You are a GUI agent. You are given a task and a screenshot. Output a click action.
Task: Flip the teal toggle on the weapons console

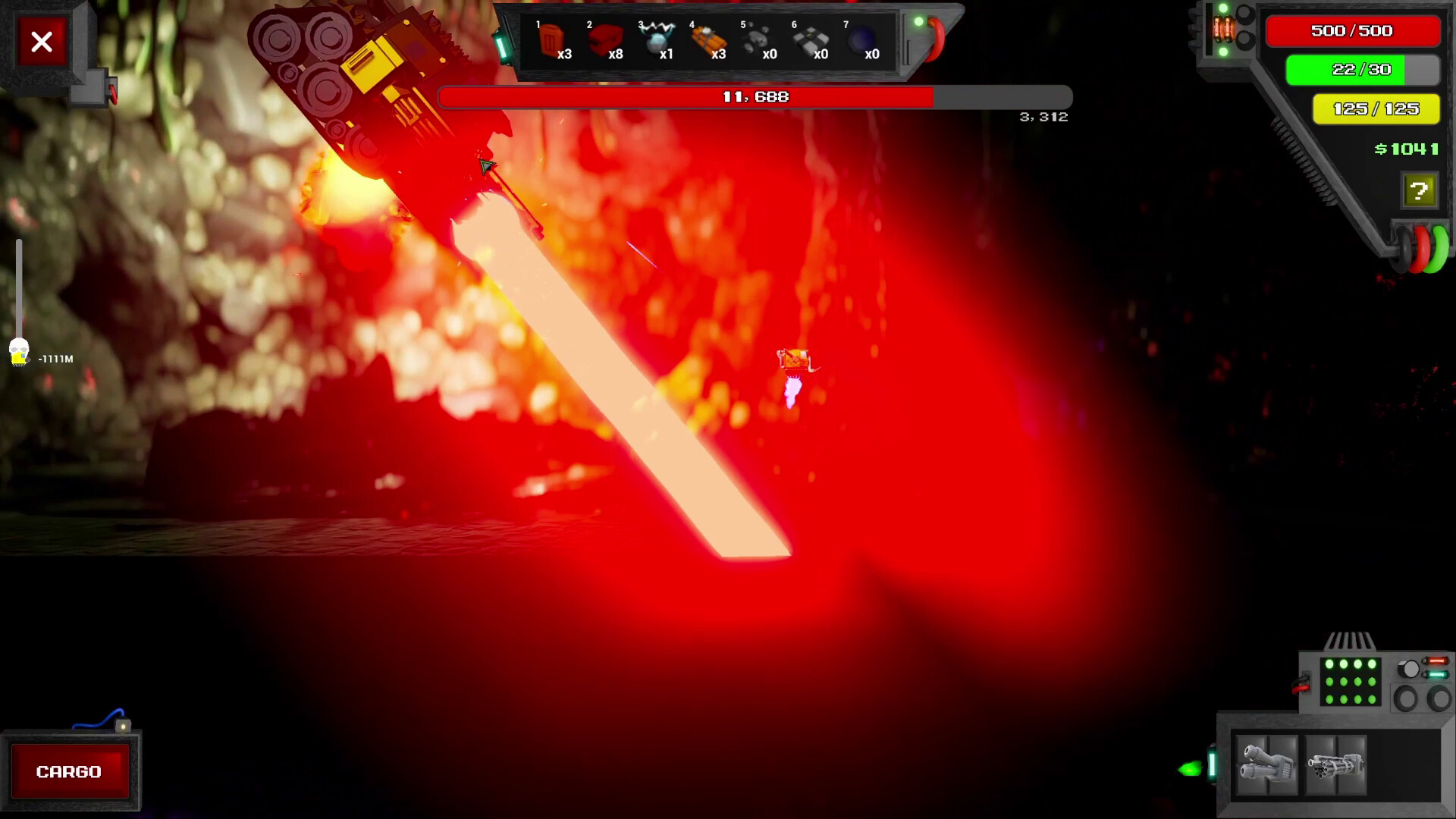(1438, 674)
